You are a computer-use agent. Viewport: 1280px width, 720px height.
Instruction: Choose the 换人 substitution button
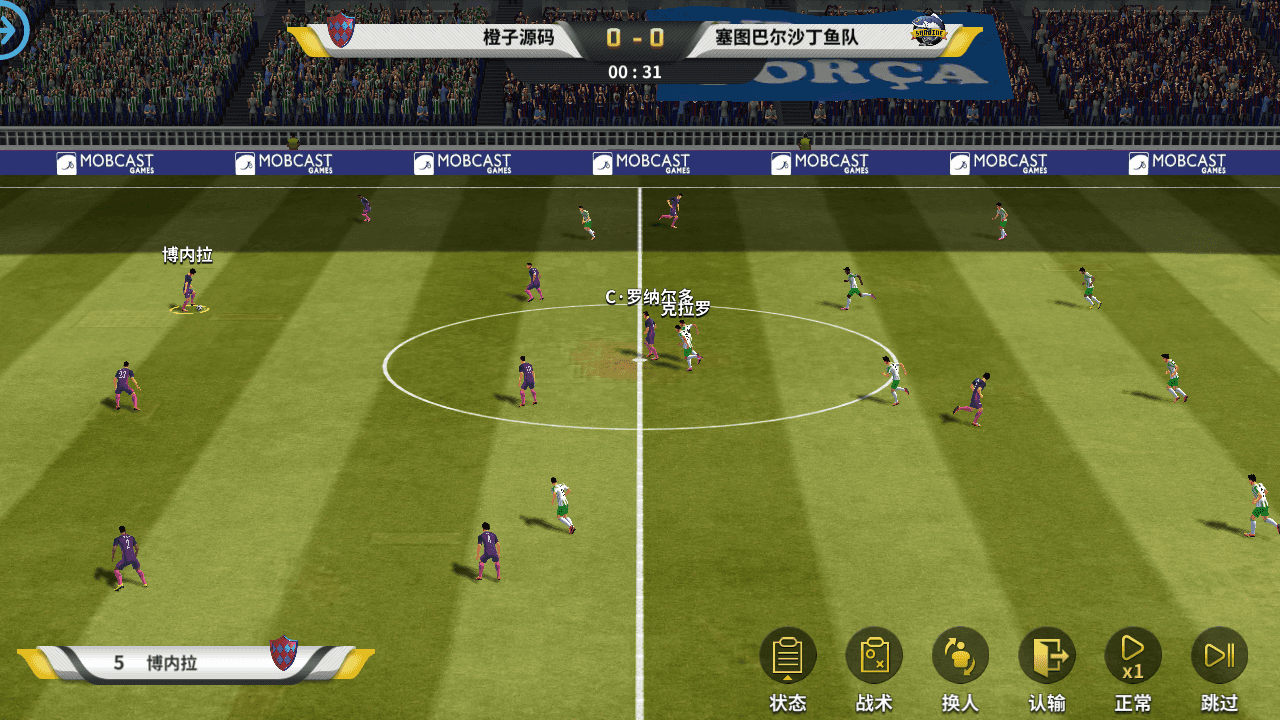coord(960,657)
